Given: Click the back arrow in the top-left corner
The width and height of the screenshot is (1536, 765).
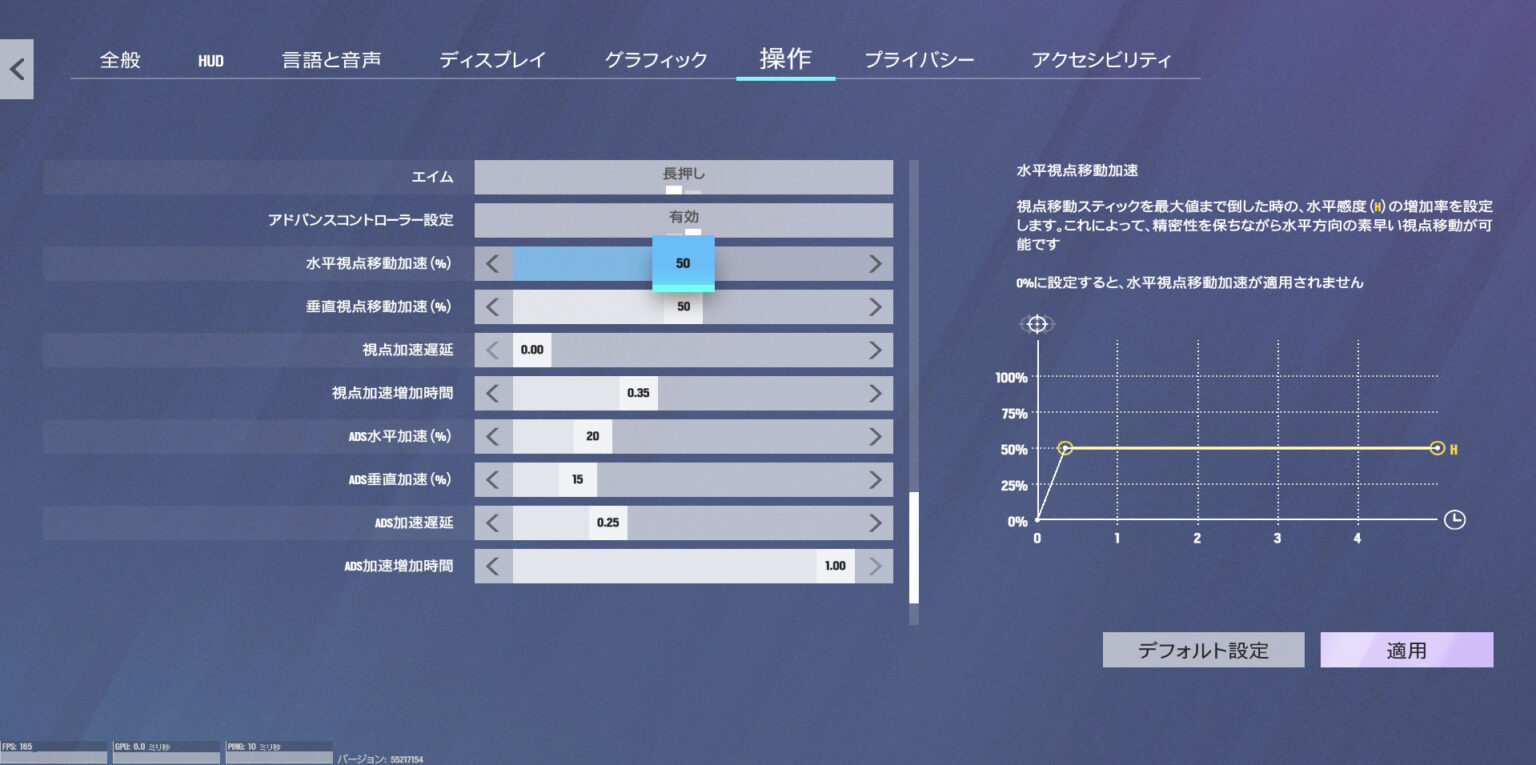Looking at the screenshot, I should point(16,68).
